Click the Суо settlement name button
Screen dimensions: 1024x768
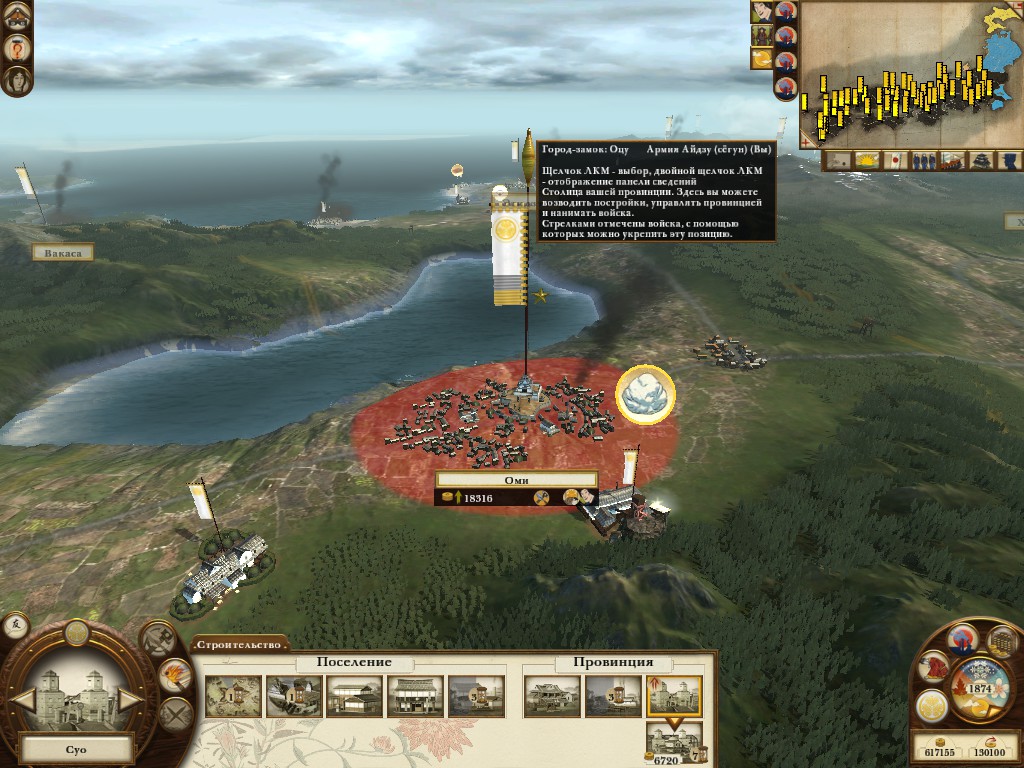(x=77, y=747)
